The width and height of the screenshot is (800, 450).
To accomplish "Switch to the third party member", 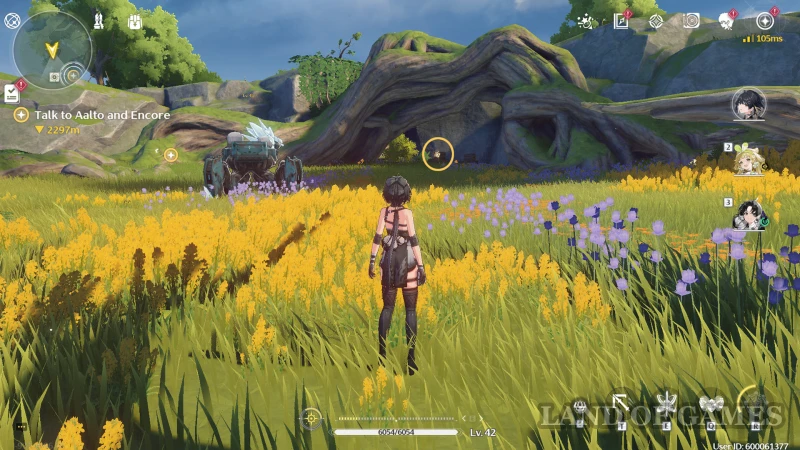I will pos(749,215).
